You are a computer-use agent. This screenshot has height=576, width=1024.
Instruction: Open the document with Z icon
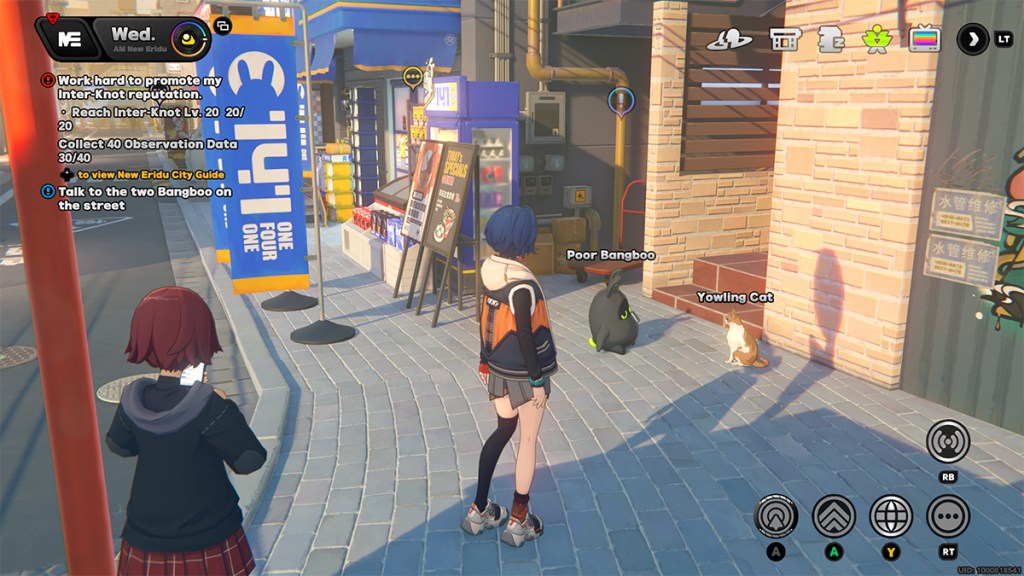tap(831, 40)
